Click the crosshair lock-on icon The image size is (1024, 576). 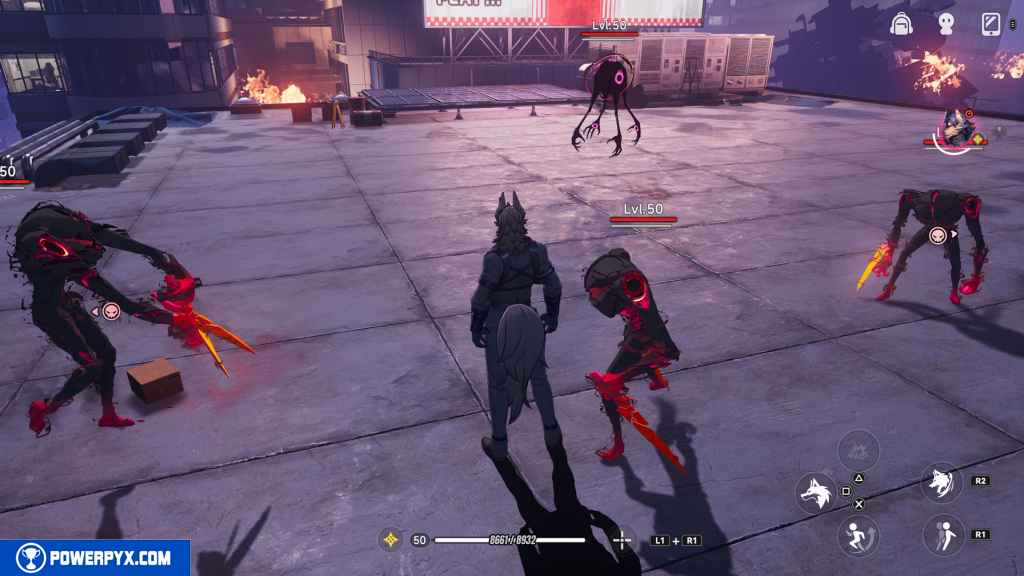(x=622, y=540)
